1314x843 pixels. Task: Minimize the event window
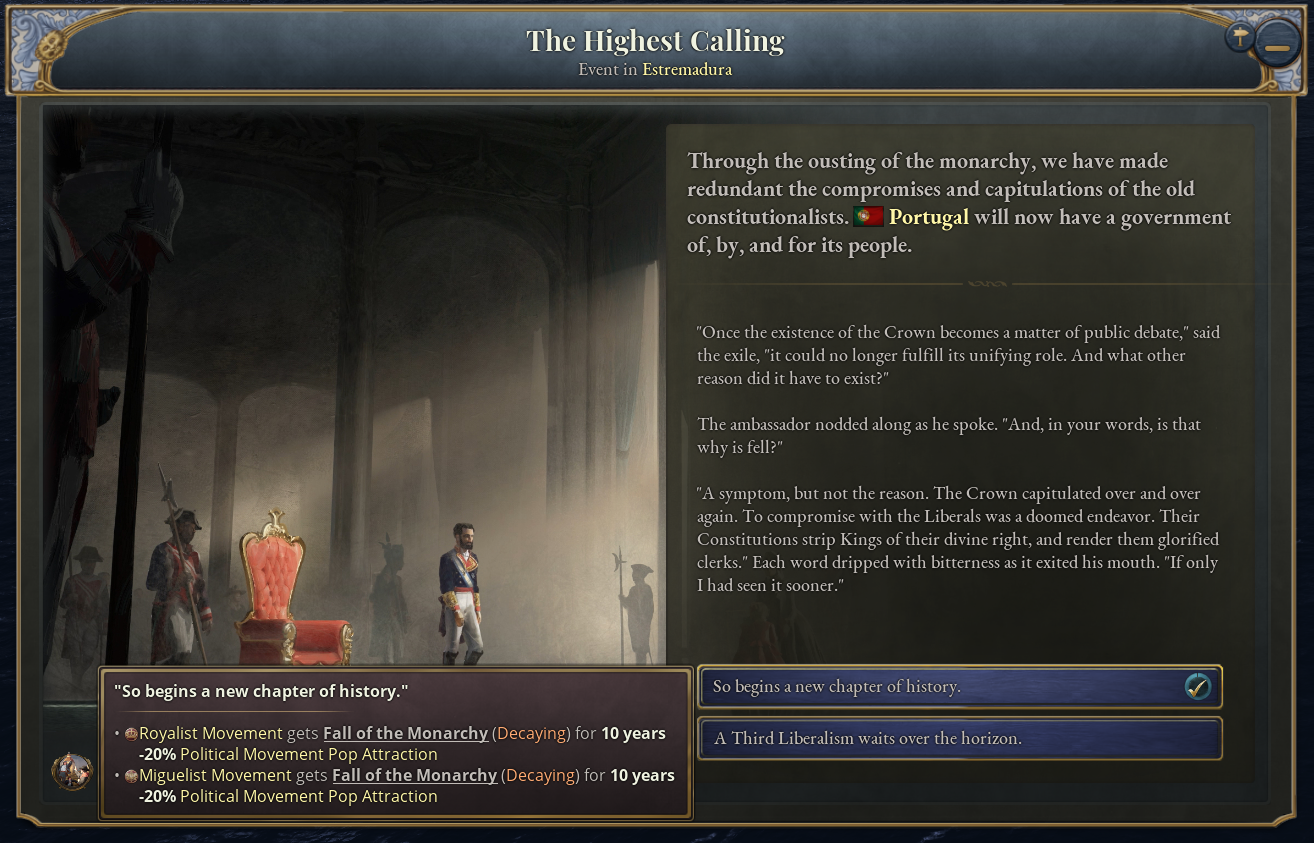1276,47
